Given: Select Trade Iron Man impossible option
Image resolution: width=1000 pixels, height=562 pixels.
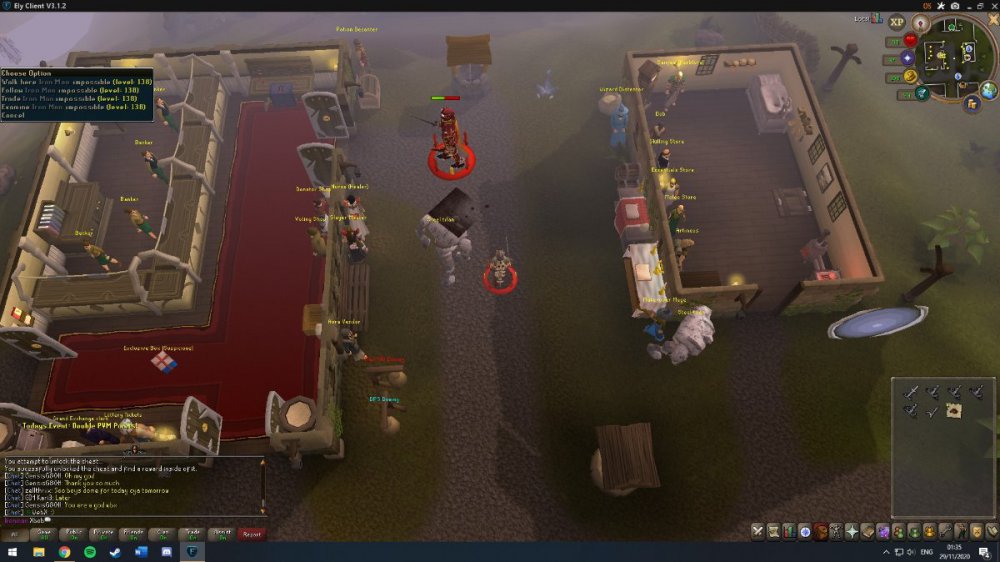Looking at the screenshot, I should pos(68,99).
